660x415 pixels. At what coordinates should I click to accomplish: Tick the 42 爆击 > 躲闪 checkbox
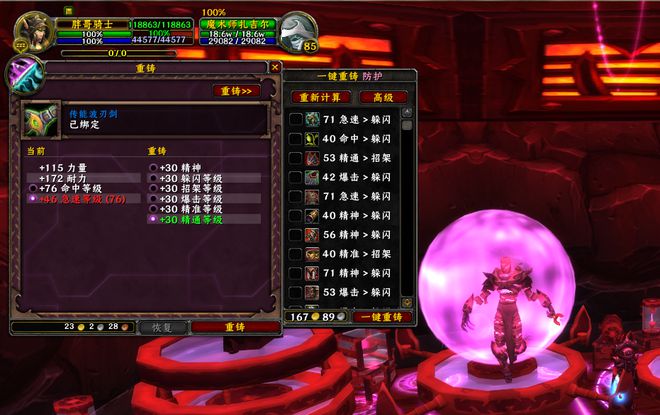[296, 177]
